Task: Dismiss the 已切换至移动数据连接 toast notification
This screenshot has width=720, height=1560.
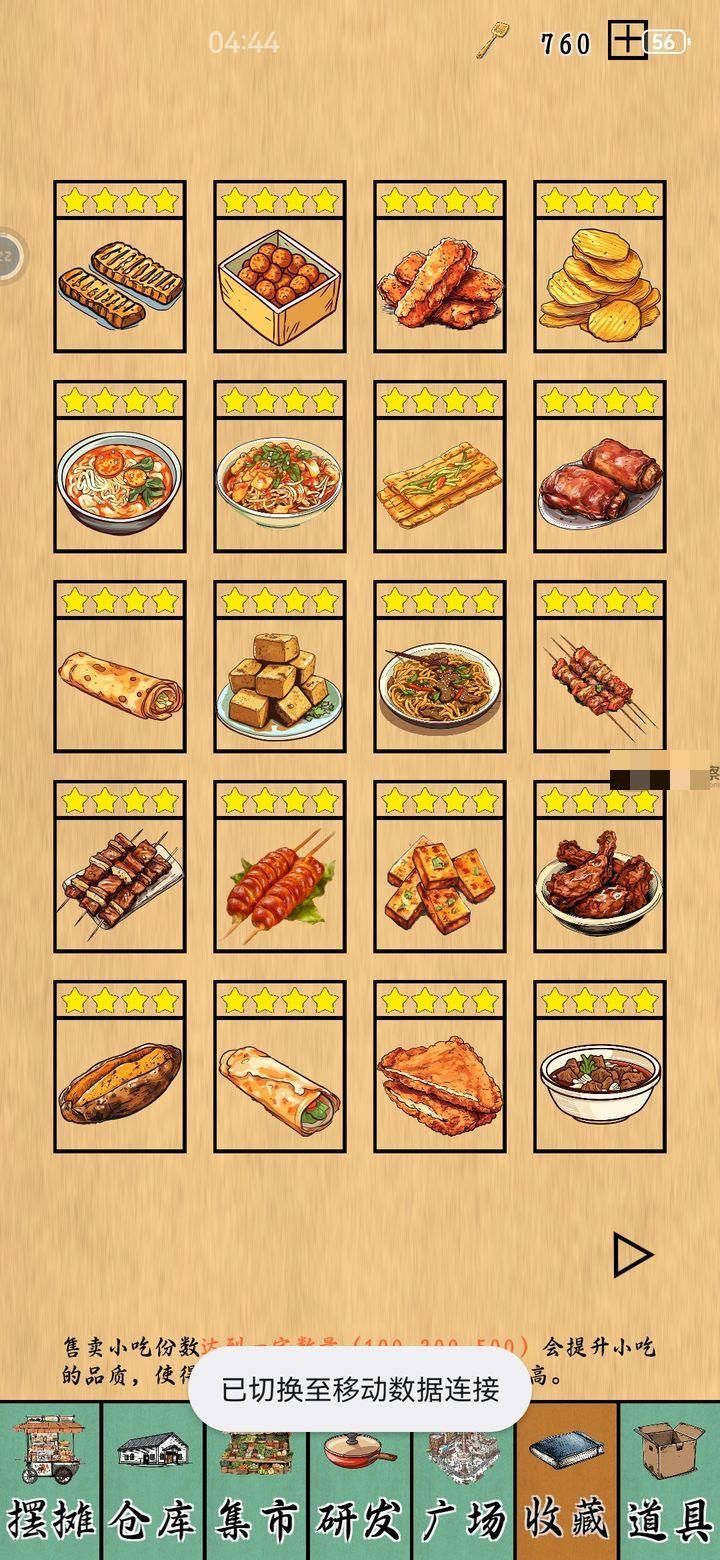Action: (359, 1389)
